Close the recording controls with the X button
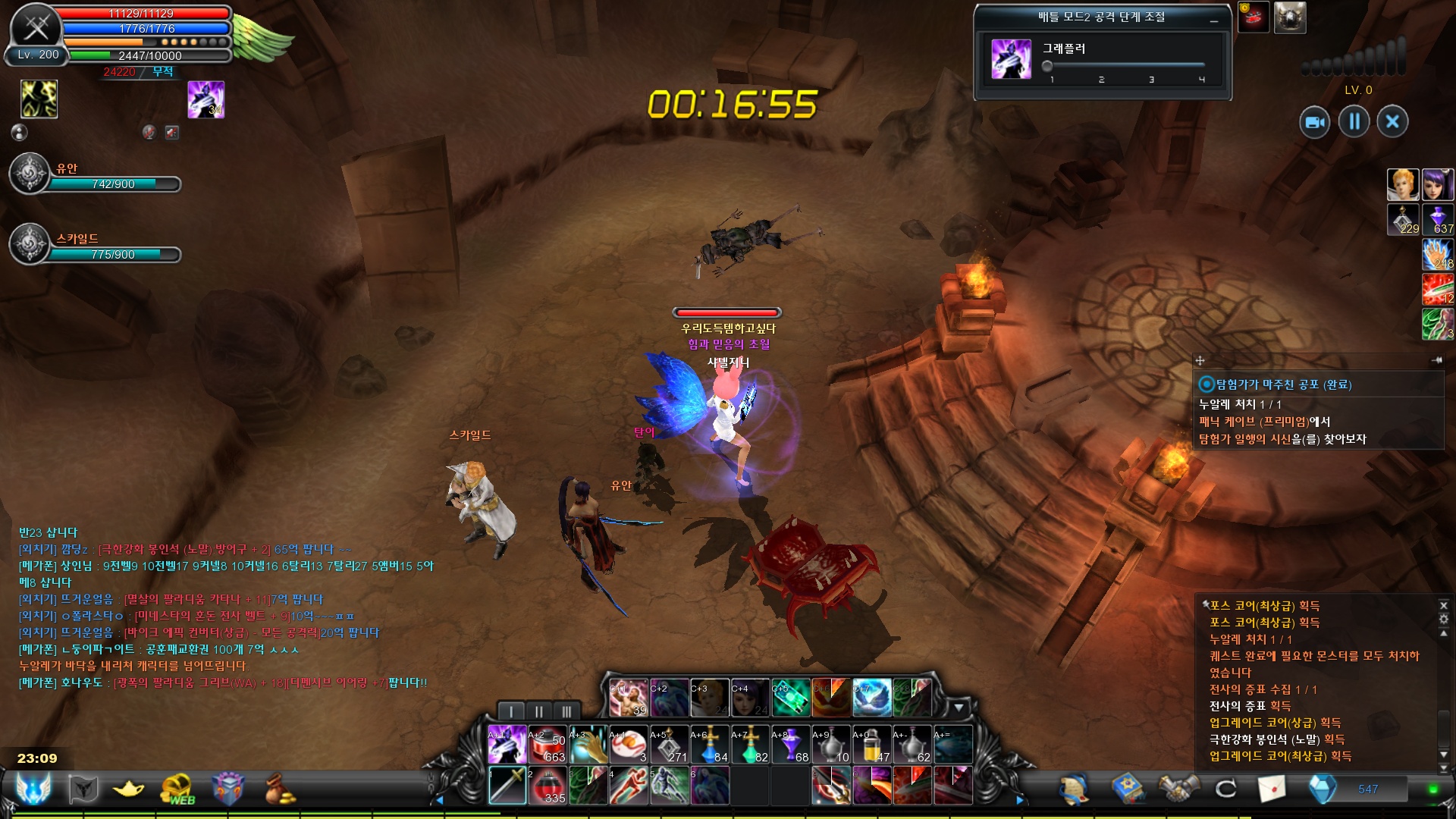1456x819 pixels. [1392, 121]
